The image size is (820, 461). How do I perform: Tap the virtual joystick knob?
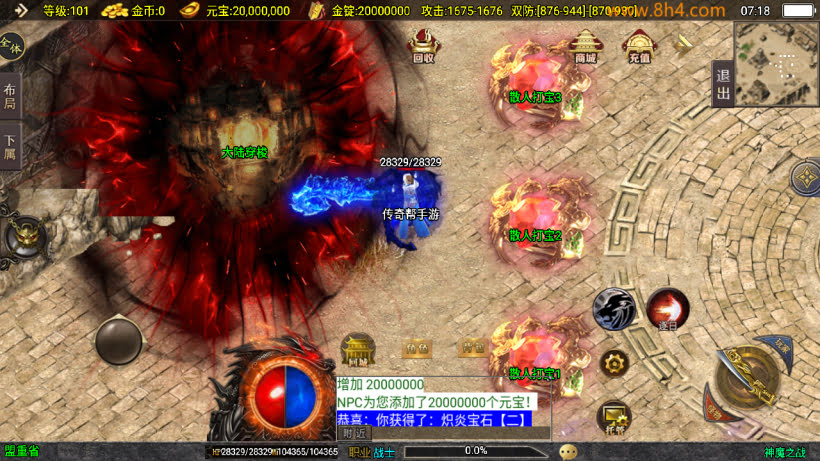pyautogui.click(x=119, y=341)
